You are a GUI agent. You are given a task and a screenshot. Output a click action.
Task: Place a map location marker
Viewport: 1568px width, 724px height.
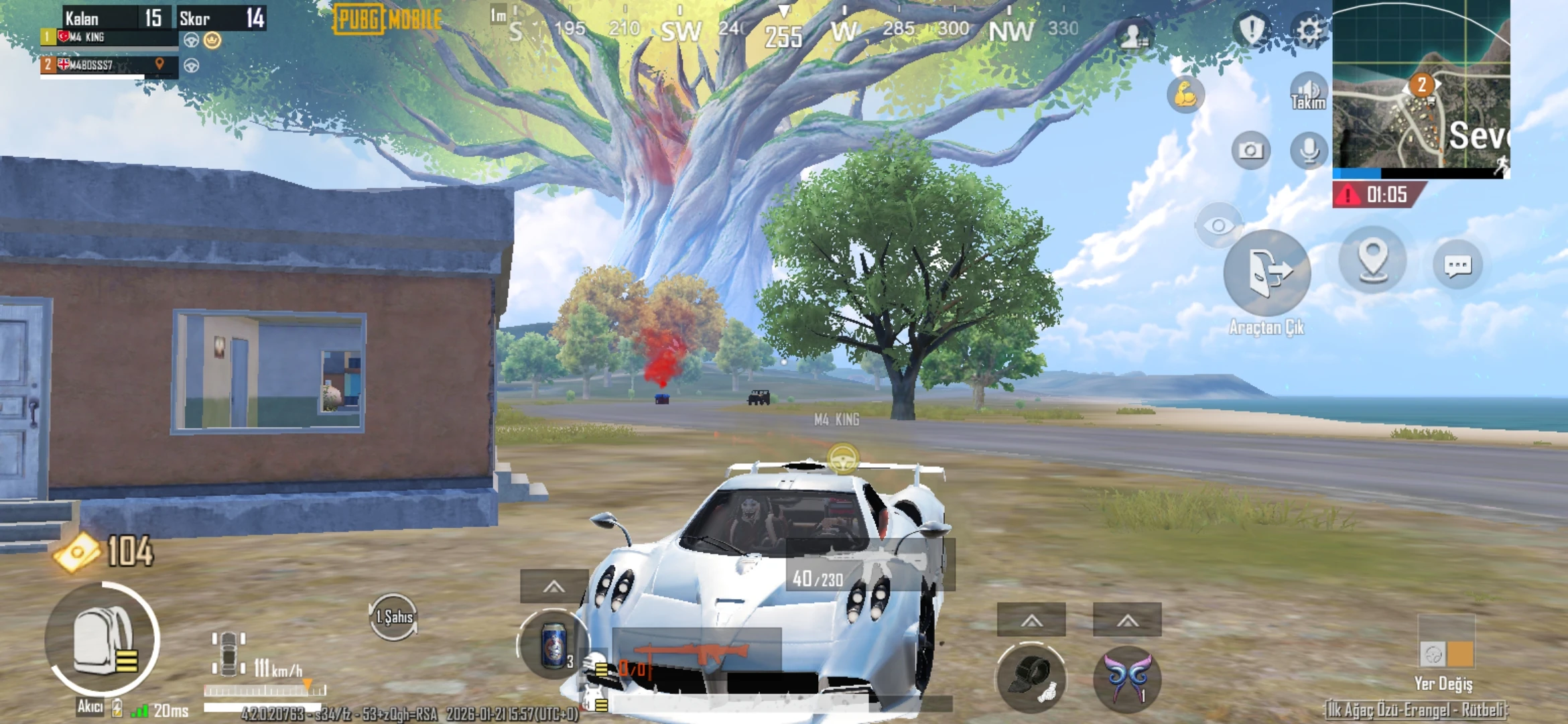click(x=1372, y=260)
